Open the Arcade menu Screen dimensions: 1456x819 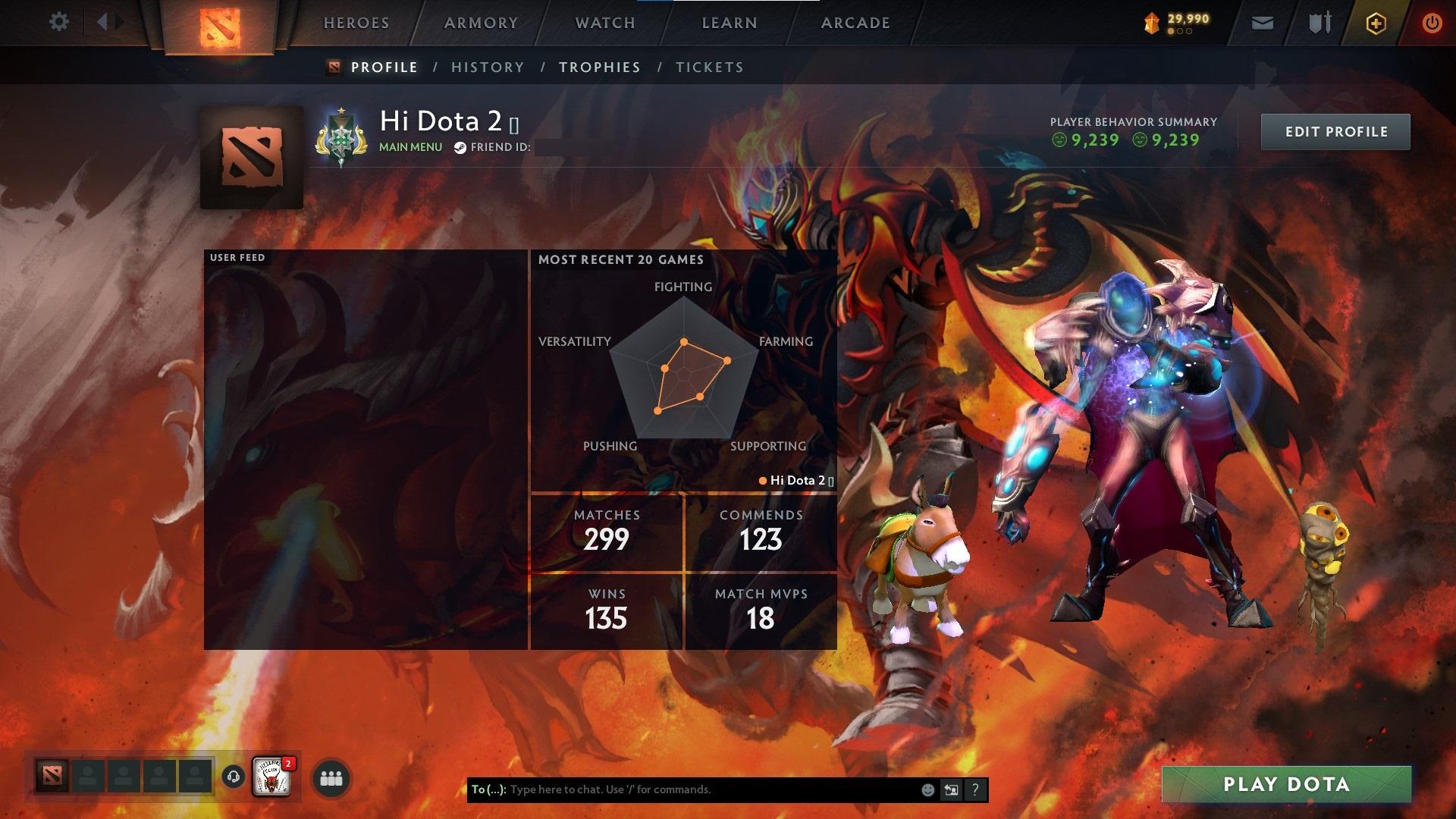point(855,23)
